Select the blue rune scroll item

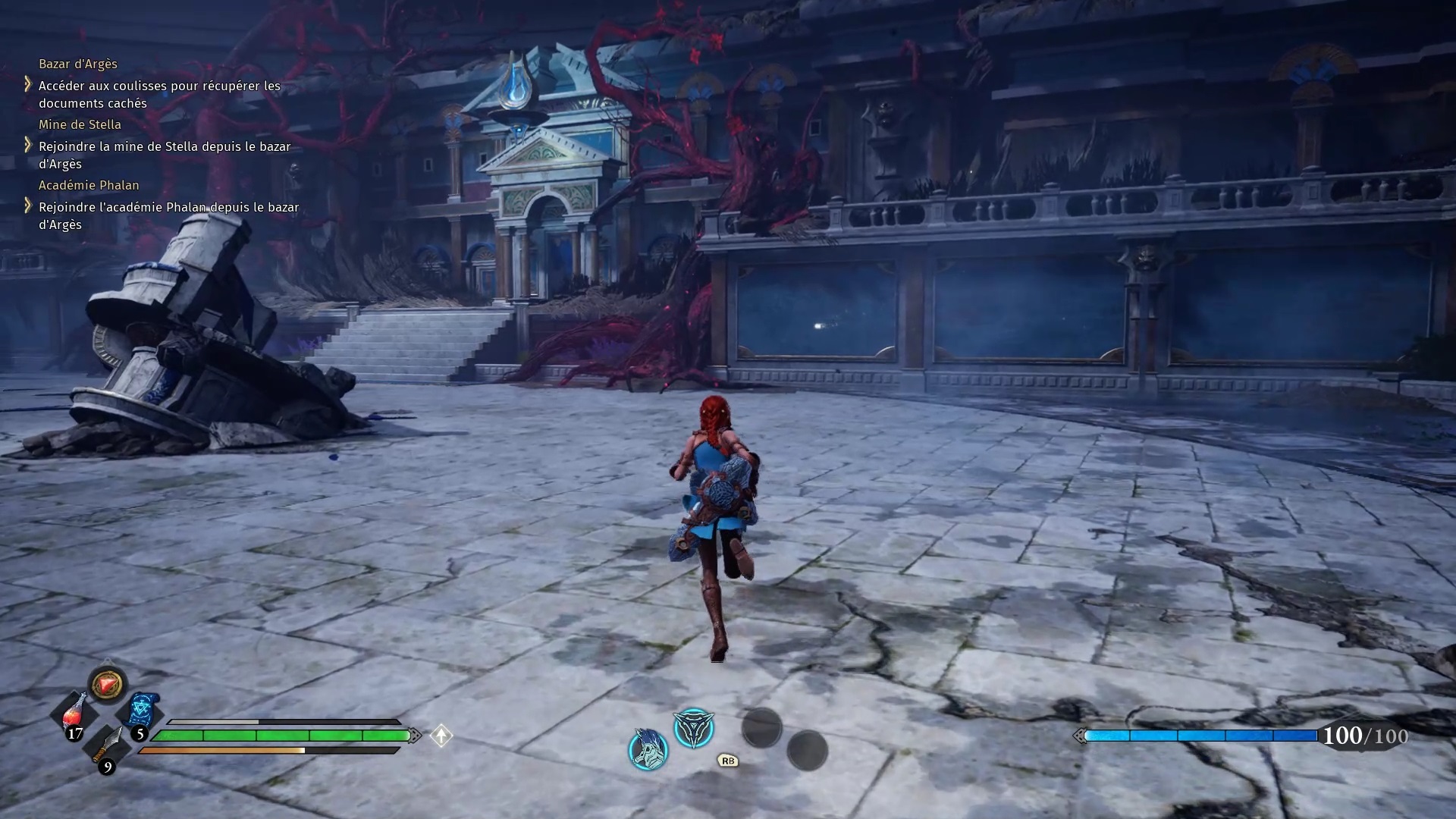(x=142, y=711)
